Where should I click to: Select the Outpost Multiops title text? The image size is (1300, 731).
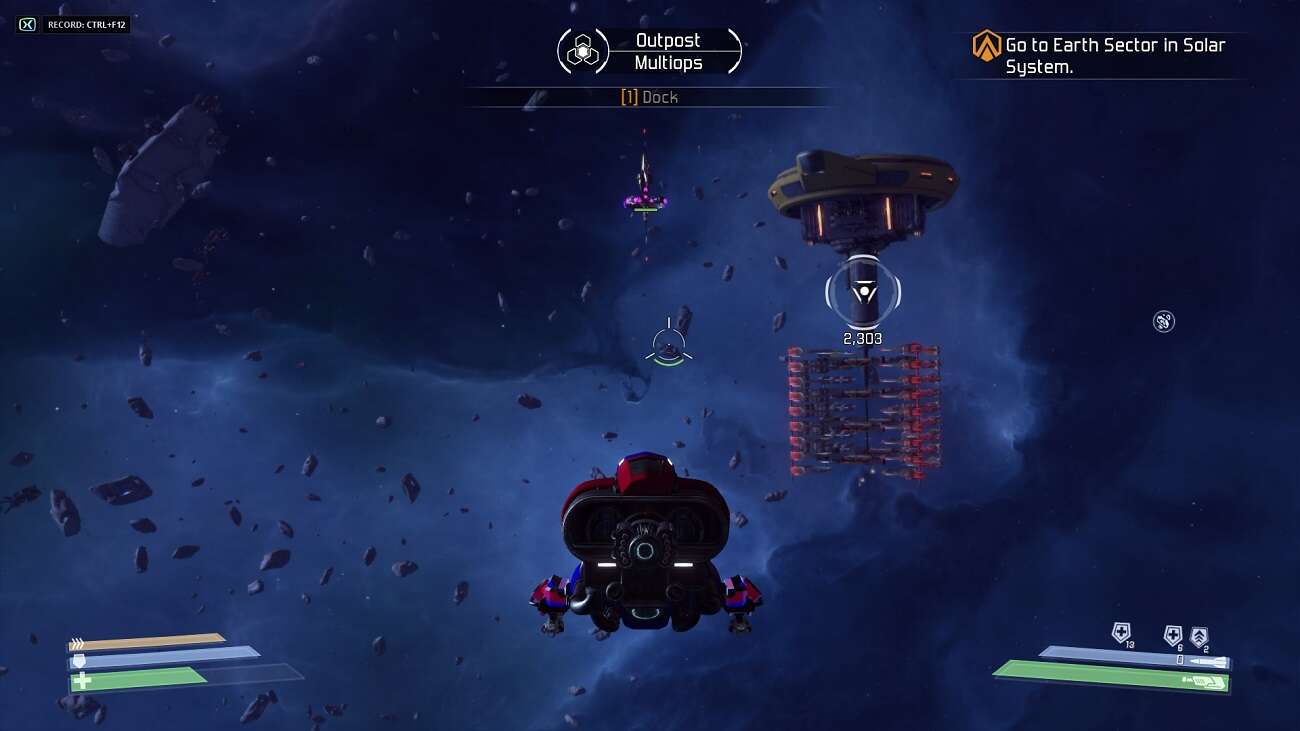pyautogui.click(x=668, y=50)
